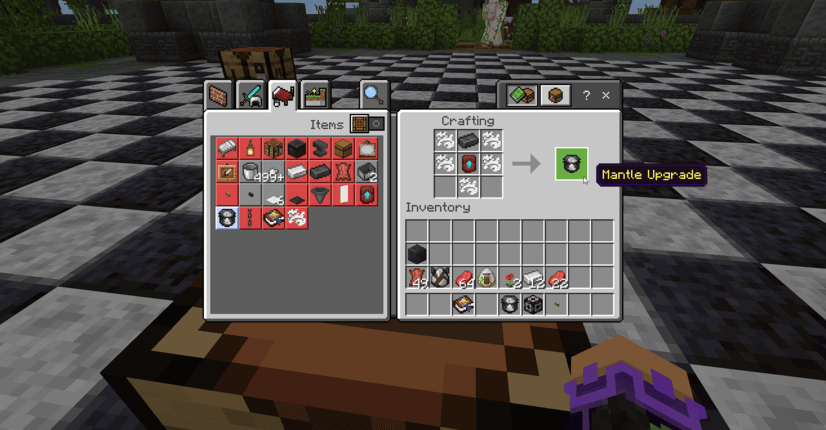Open the question mark help button

(x=586, y=96)
